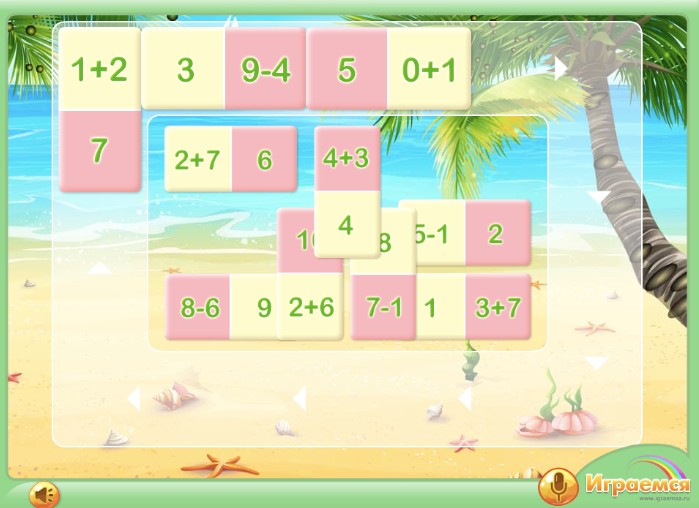699x508 pixels.
Task: Select the domino with 1+2 and 7
Action: tap(99, 110)
